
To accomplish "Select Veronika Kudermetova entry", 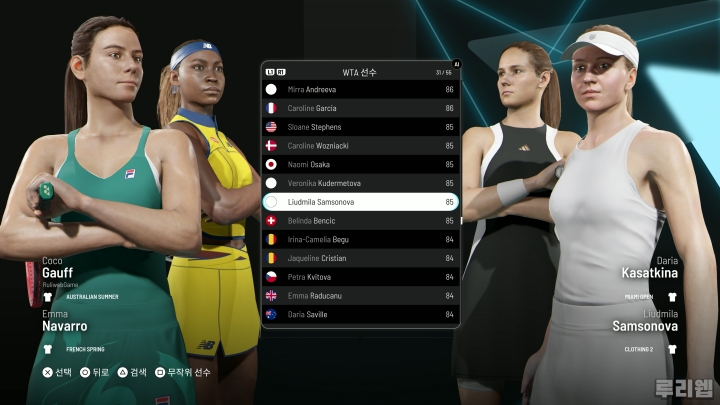I will tap(360, 183).
